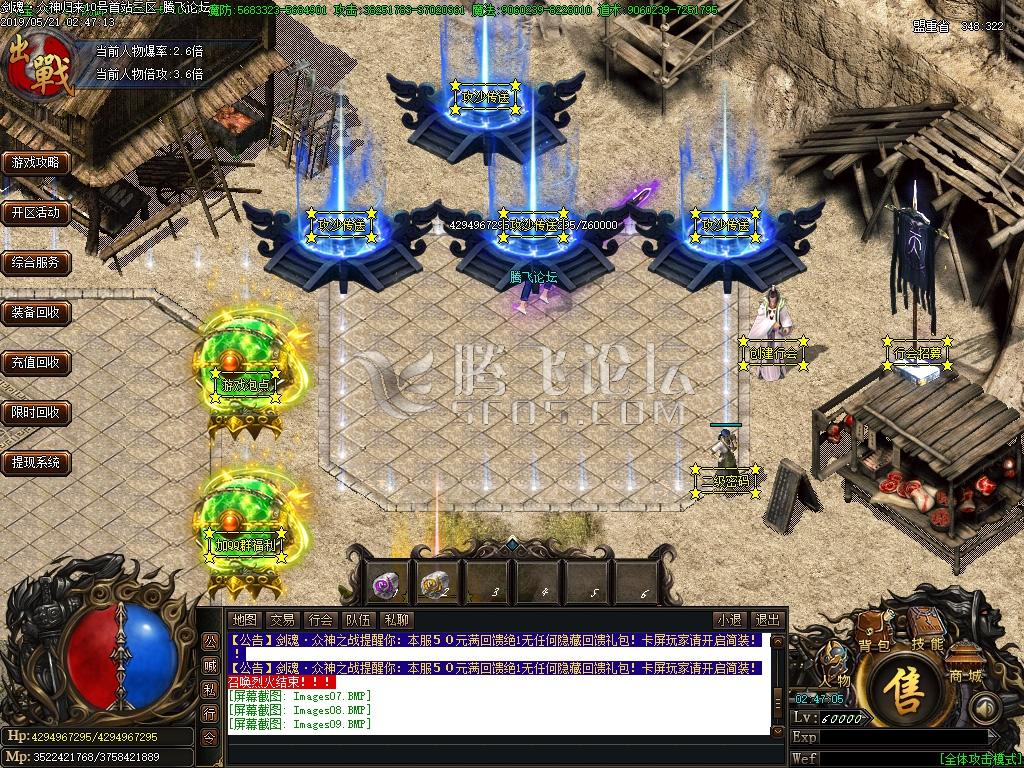
Task: Choose the 充值回收 recharge recycle button
Action: coord(36,362)
